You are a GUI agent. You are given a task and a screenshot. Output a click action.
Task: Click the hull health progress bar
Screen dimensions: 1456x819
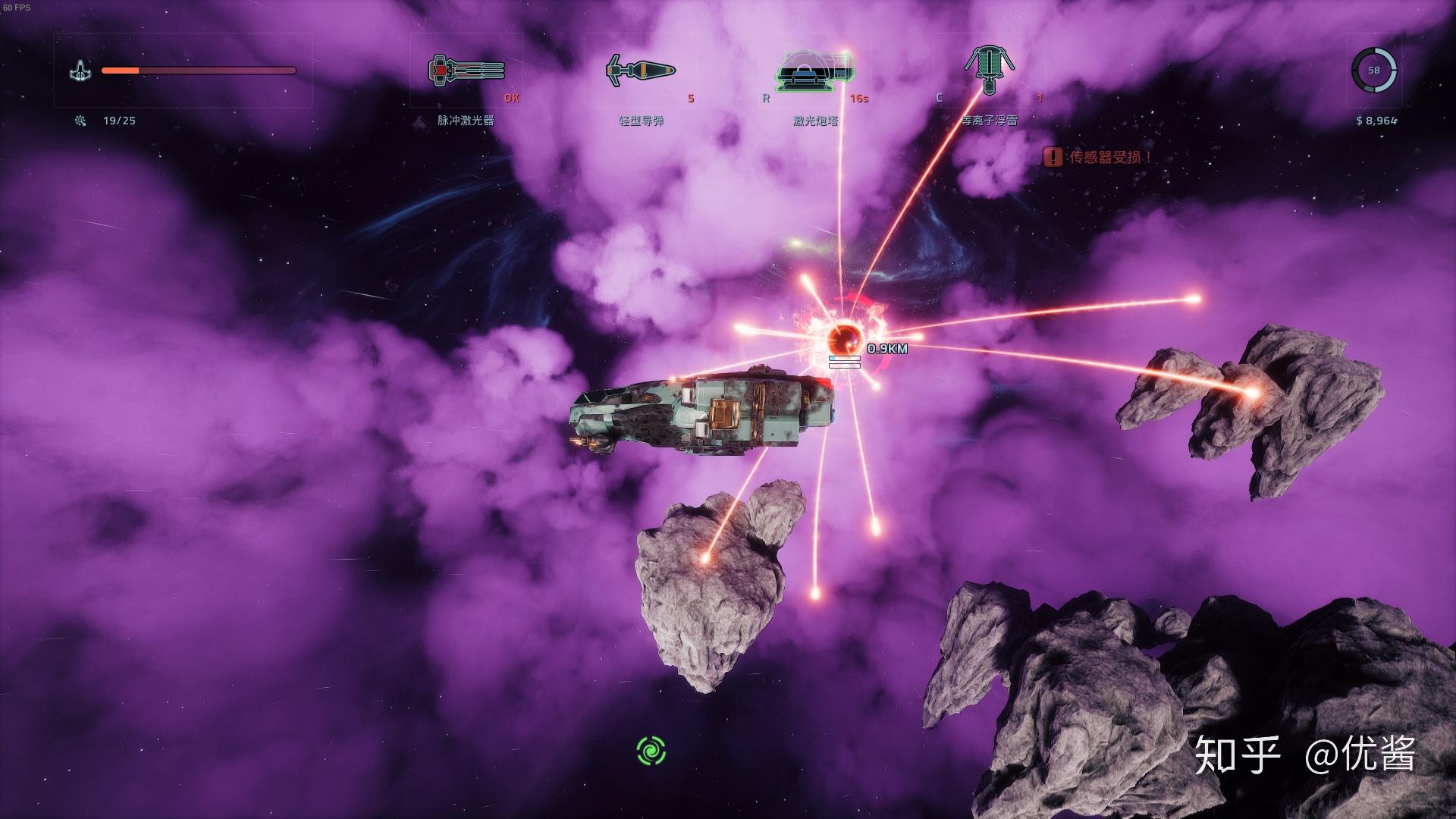199,71
